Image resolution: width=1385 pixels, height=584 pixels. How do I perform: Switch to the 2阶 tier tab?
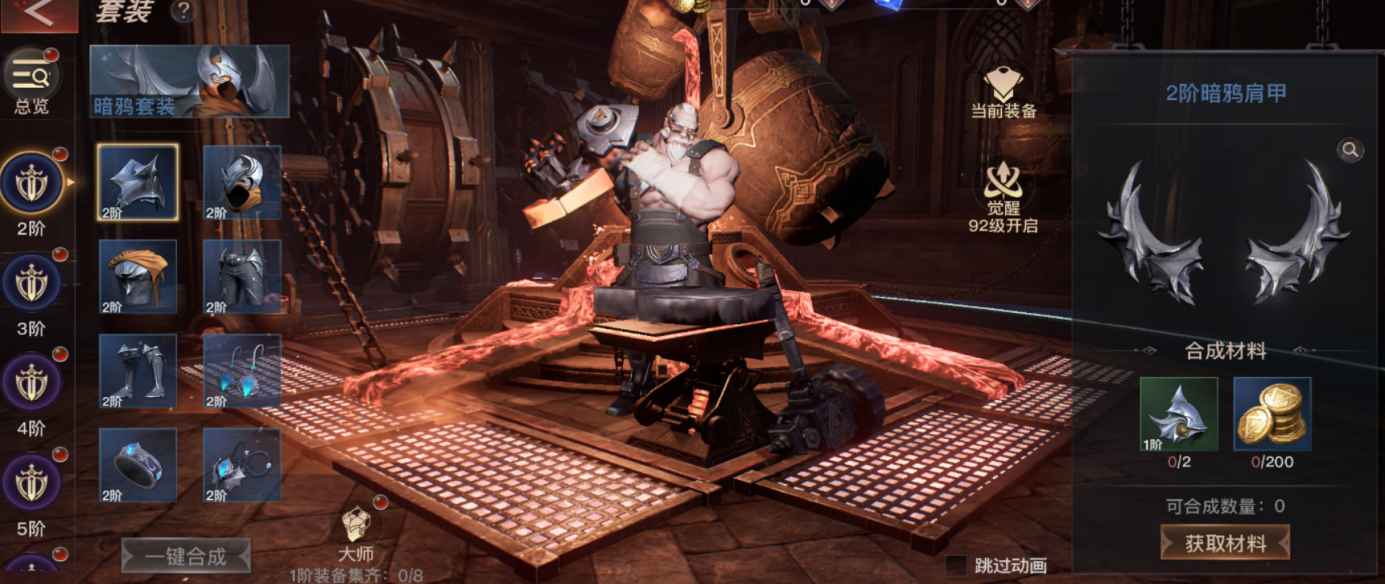(x=31, y=184)
